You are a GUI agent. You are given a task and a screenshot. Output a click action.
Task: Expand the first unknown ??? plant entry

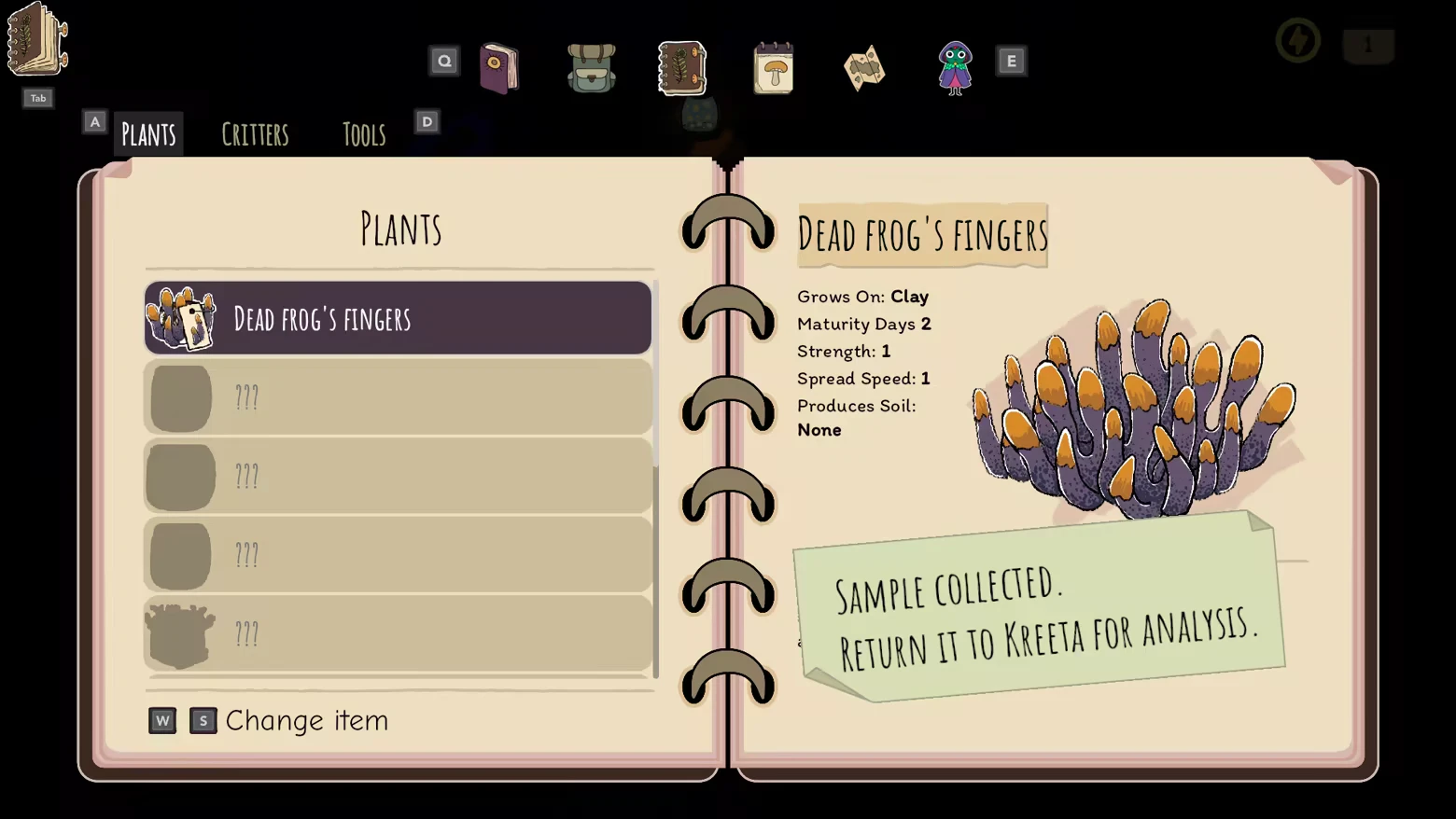click(397, 396)
